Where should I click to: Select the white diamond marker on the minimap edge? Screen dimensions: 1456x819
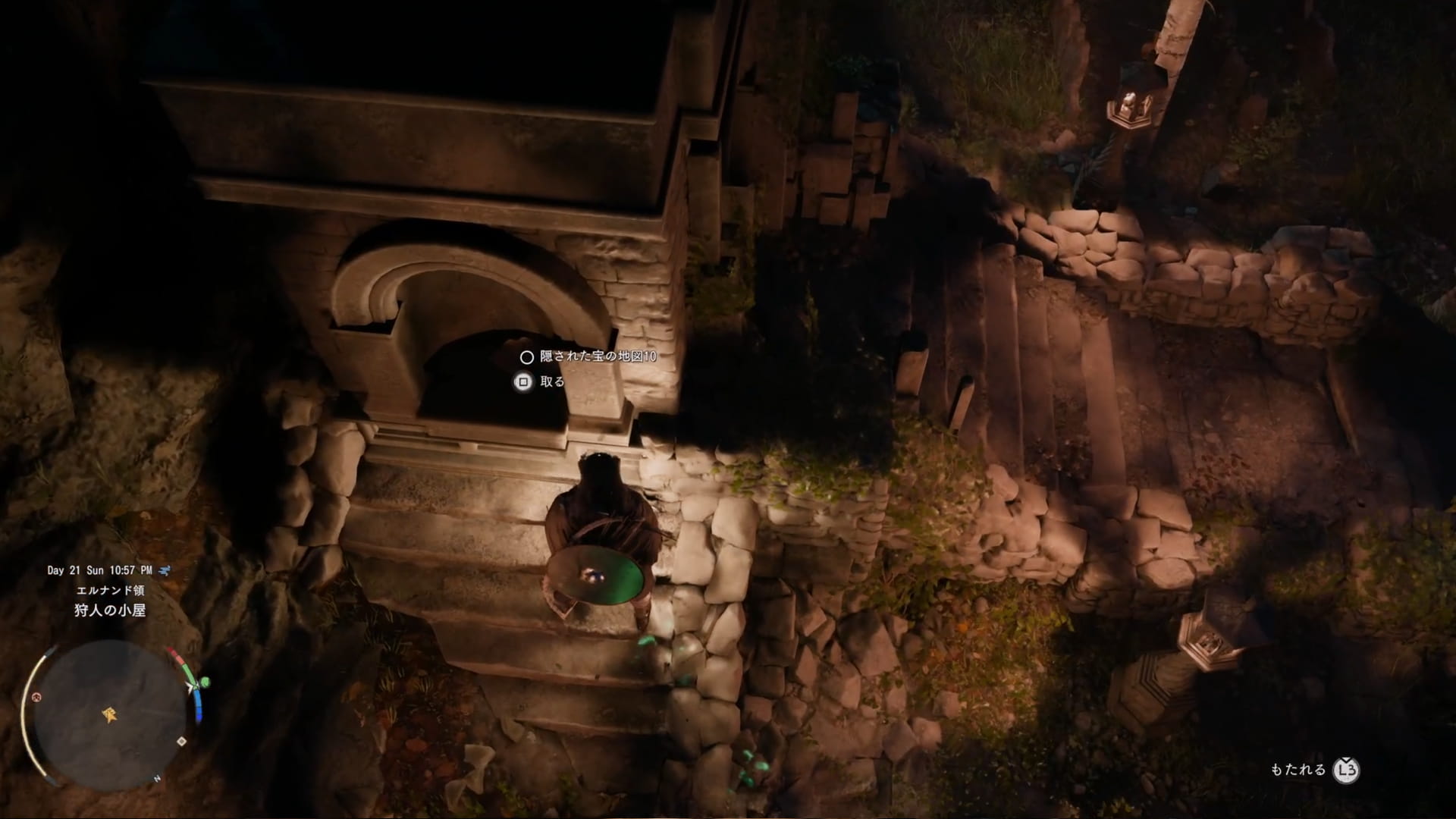[x=181, y=741]
